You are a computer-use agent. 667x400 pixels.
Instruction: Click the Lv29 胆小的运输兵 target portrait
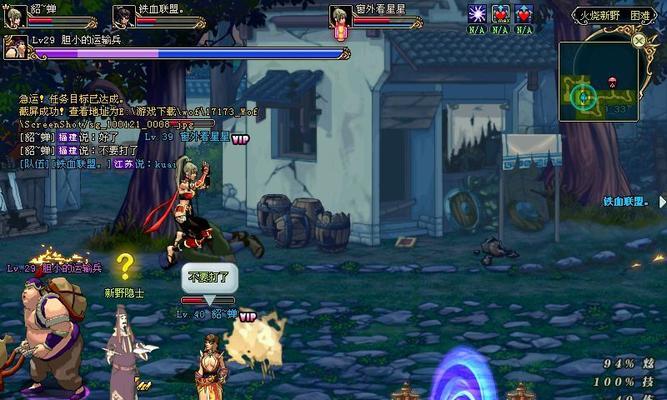(x=15, y=47)
